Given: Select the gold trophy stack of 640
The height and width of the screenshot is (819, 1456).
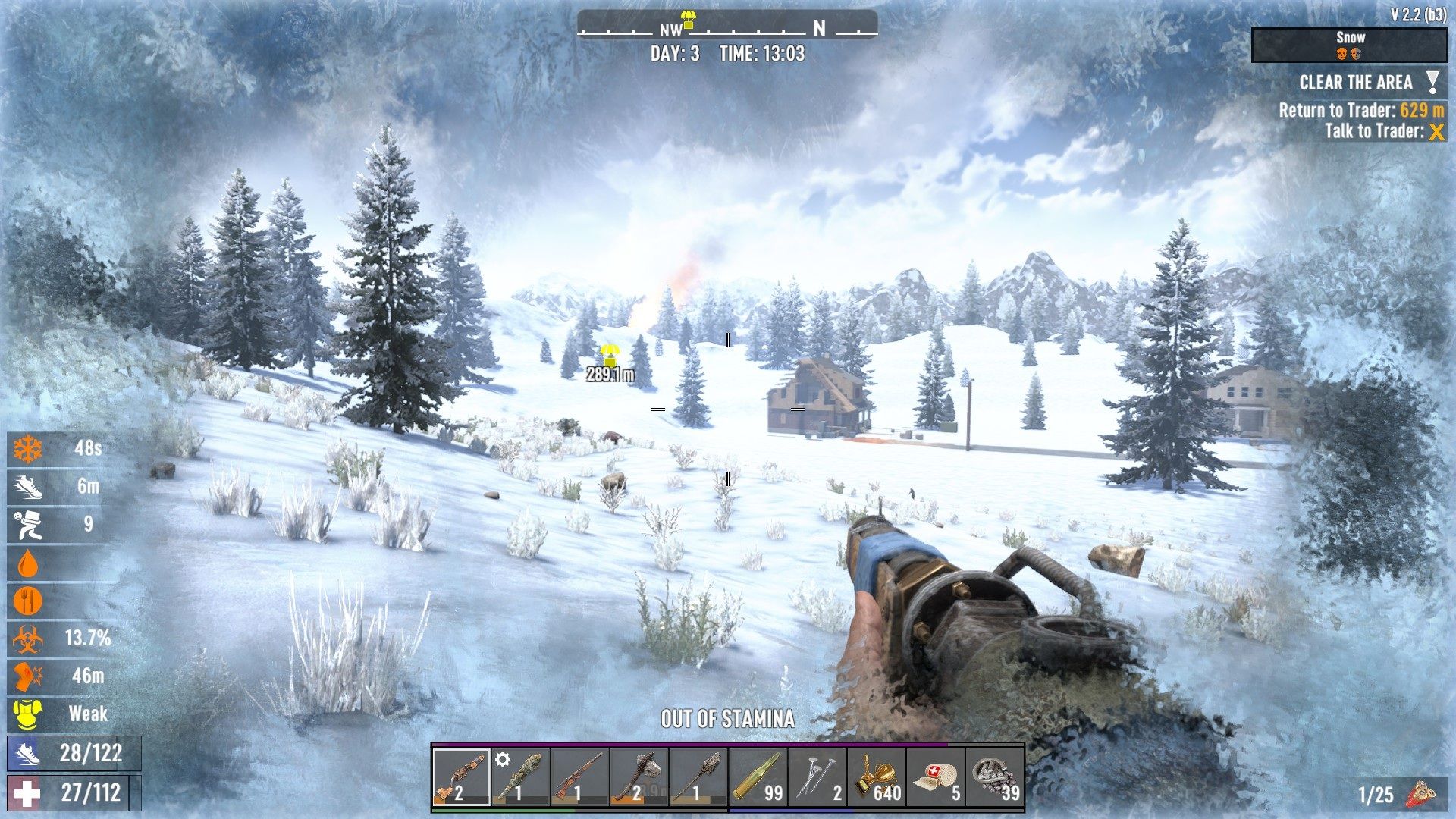Looking at the screenshot, I should [875, 777].
